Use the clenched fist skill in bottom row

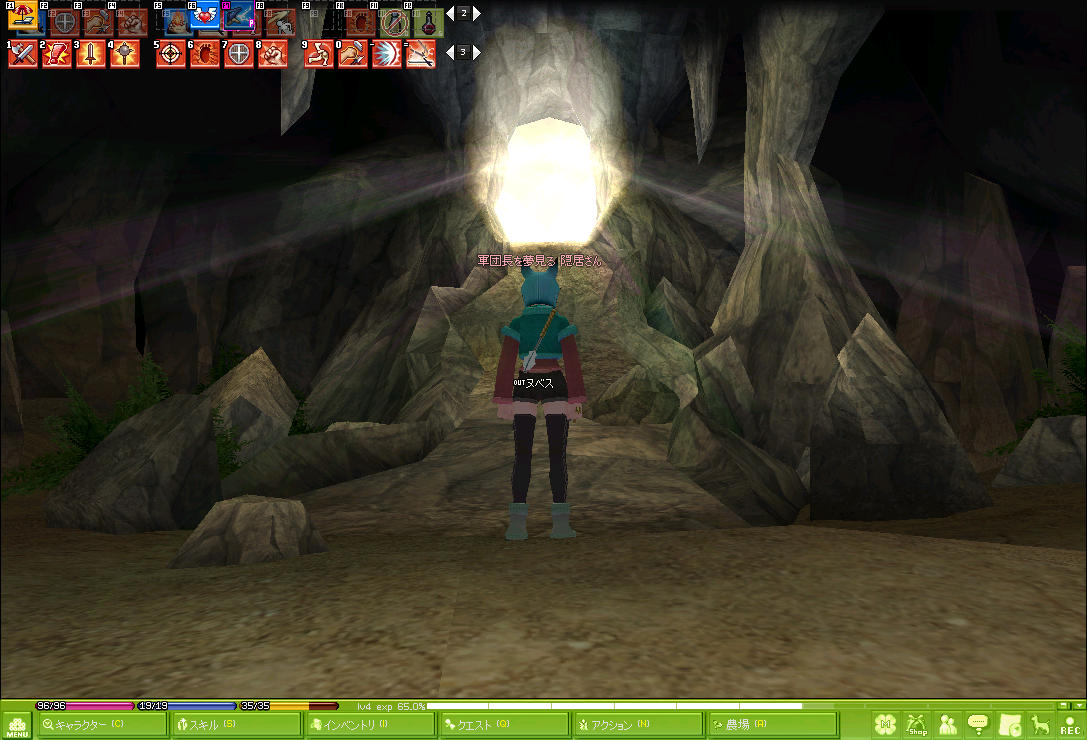[x=273, y=54]
